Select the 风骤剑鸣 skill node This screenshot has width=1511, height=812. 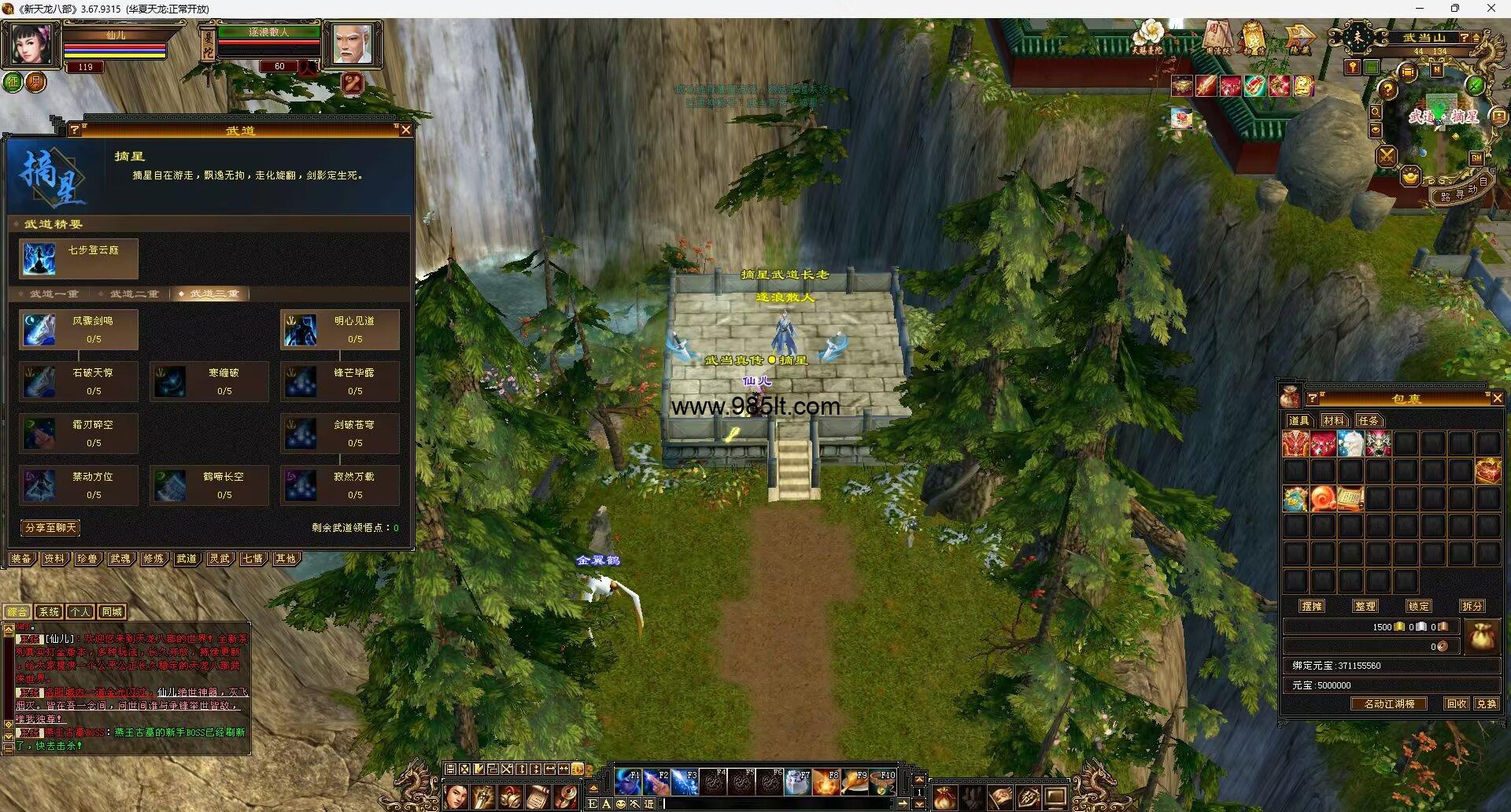[x=79, y=330]
